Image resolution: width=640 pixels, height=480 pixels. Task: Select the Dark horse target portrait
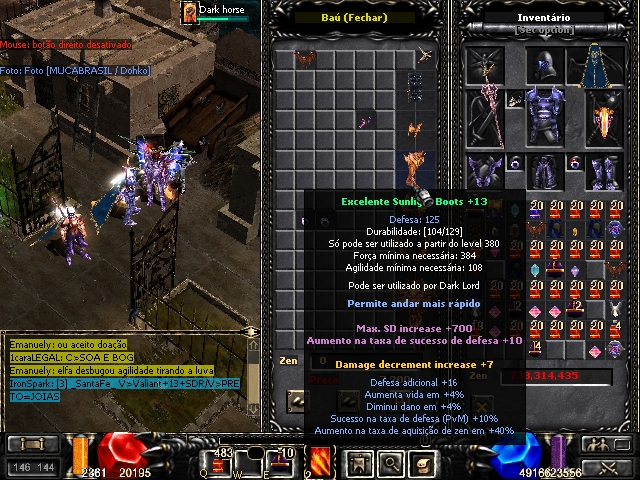tap(188, 13)
